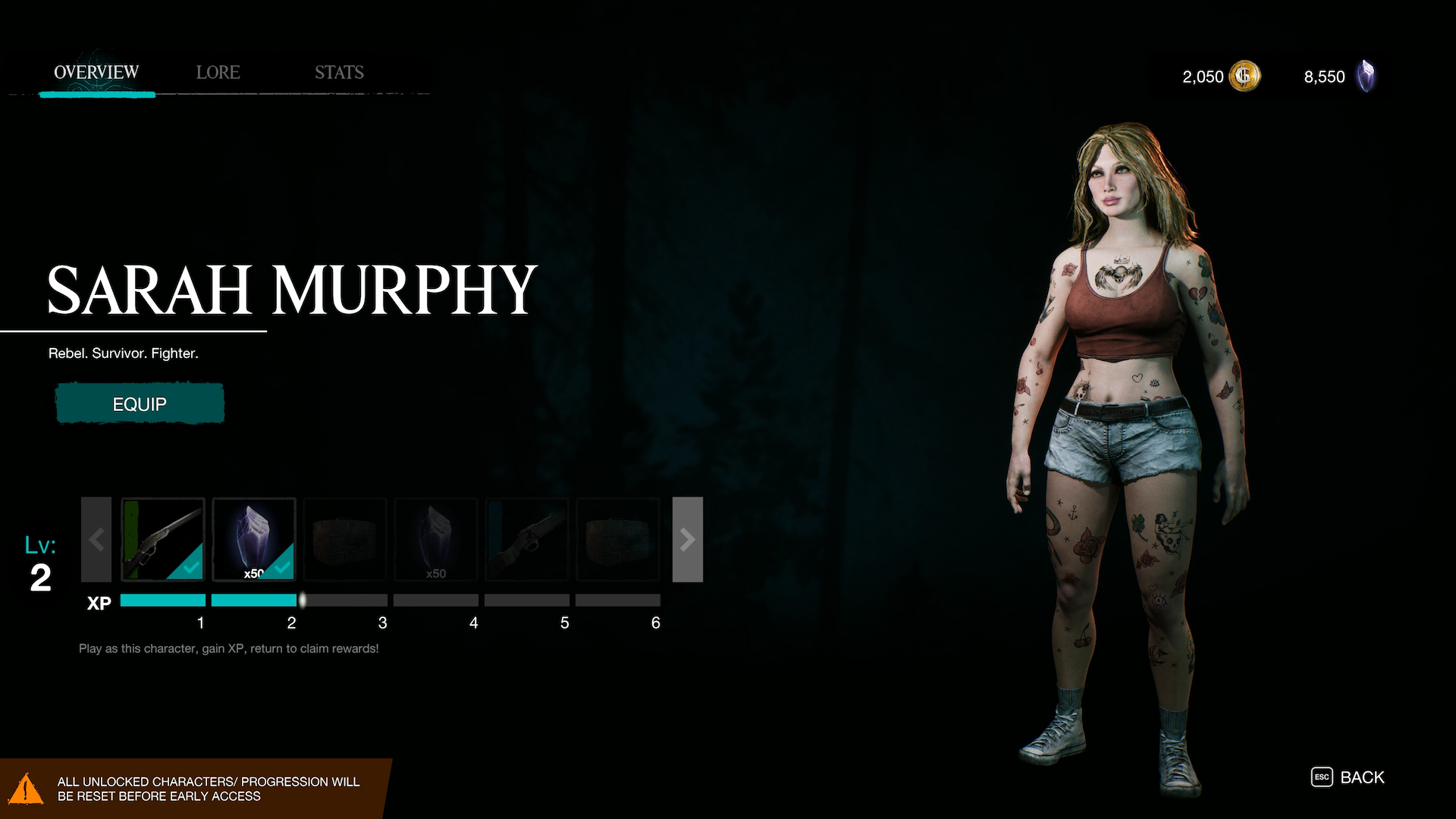Equip Sarah Murphy
This screenshot has width=1456, height=819.
[140, 403]
